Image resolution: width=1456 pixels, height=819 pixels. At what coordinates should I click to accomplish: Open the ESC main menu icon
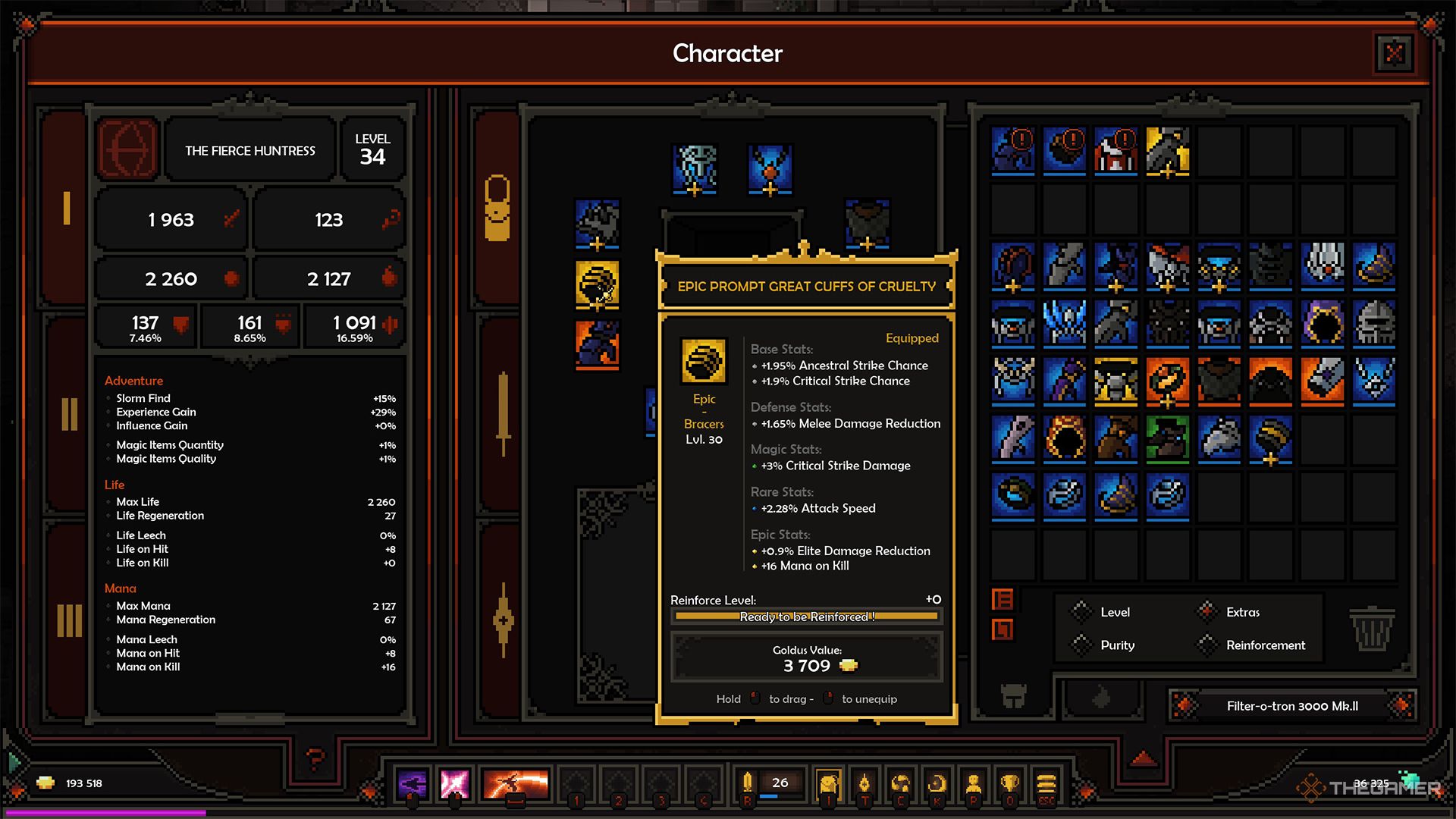tap(1046, 783)
